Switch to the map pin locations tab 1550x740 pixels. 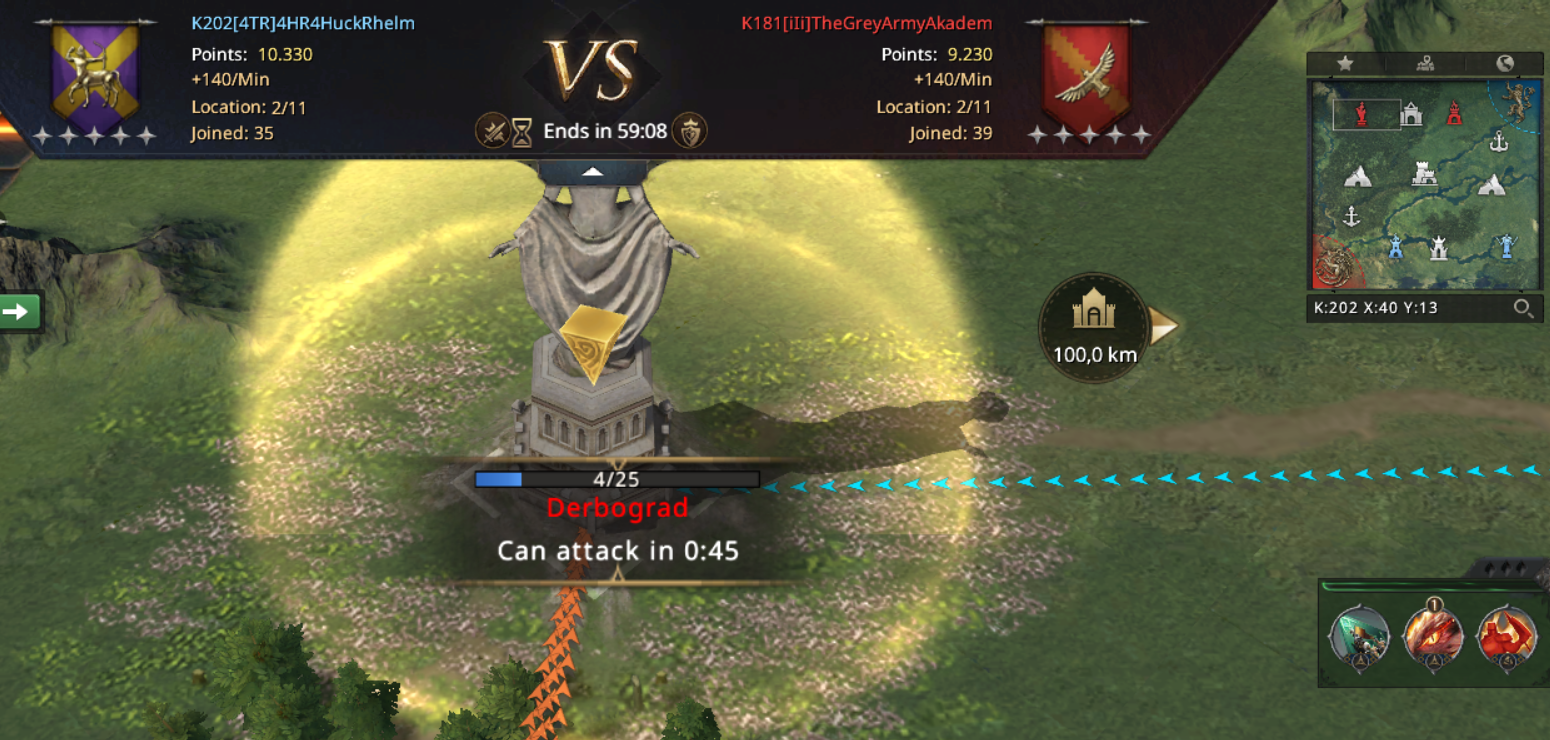(x=1425, y=64)
